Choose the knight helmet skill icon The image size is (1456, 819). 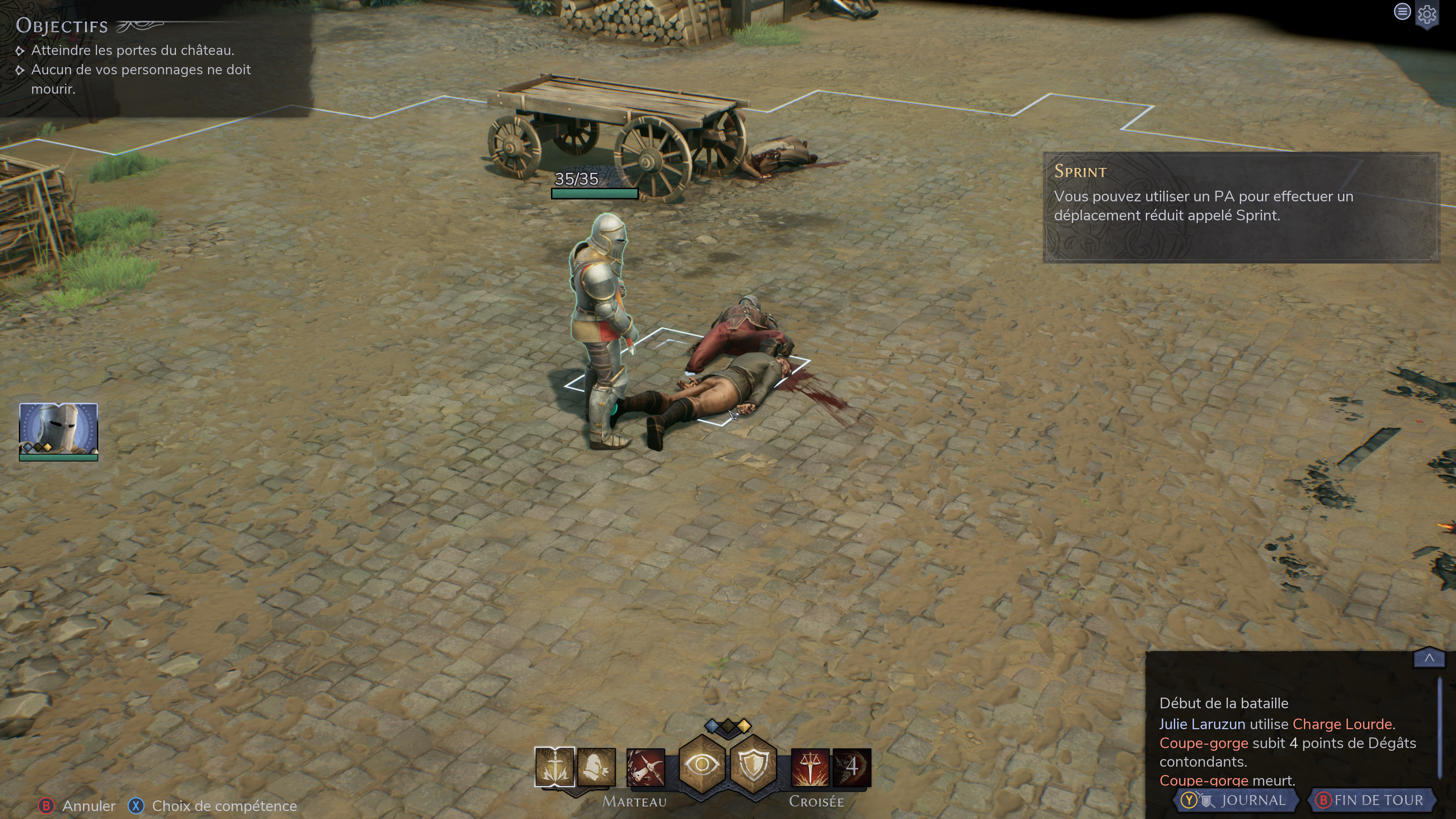click(x=596, y=766)
